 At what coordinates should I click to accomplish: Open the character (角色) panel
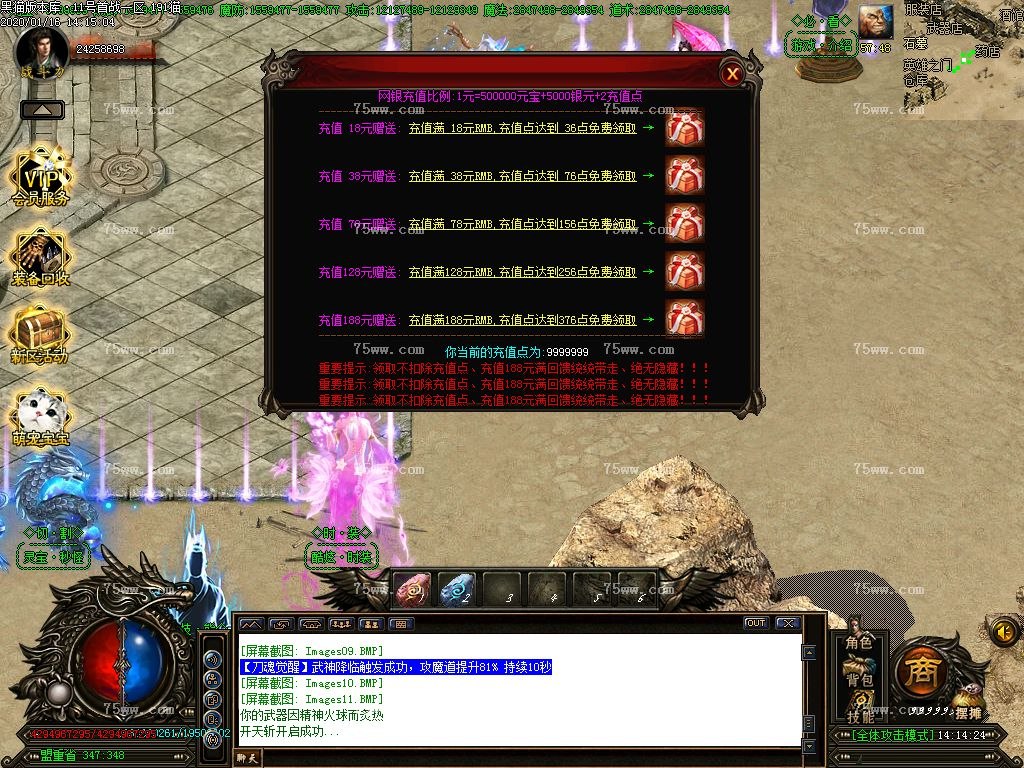point(859,642)
